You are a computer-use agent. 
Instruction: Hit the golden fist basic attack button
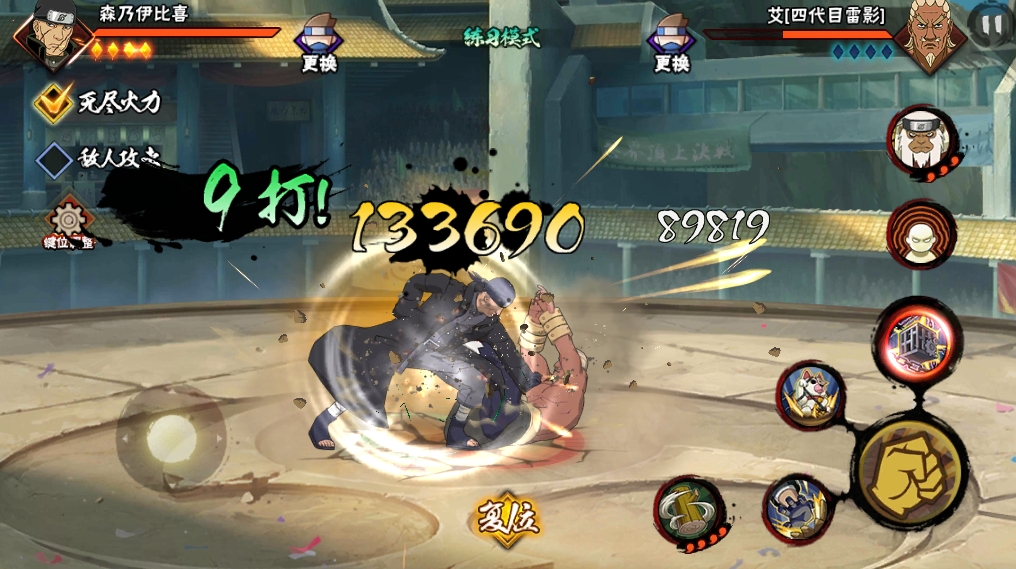click(x=909, y=466)
